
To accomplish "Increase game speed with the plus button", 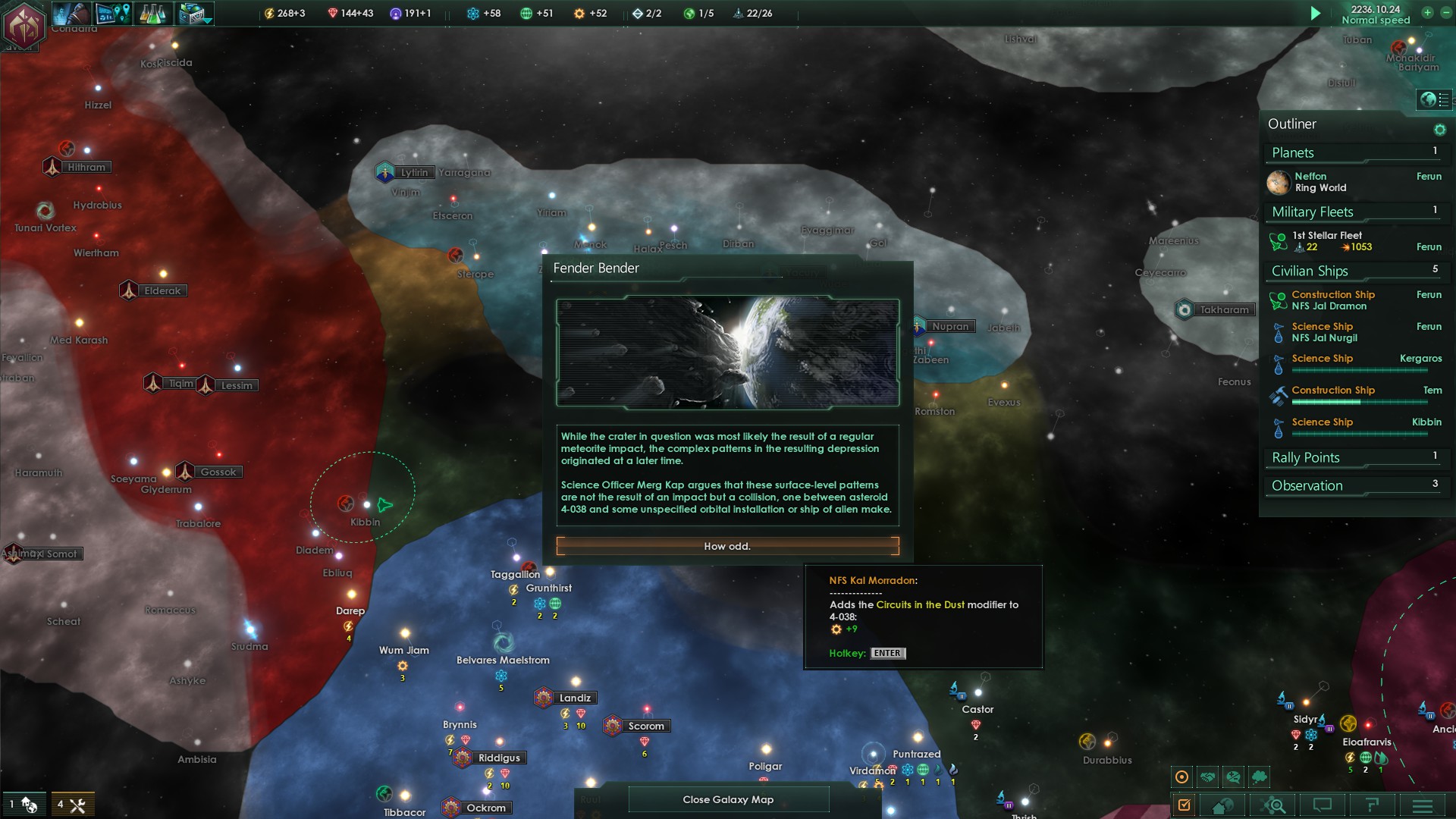I will click(x=1427, y=12).
